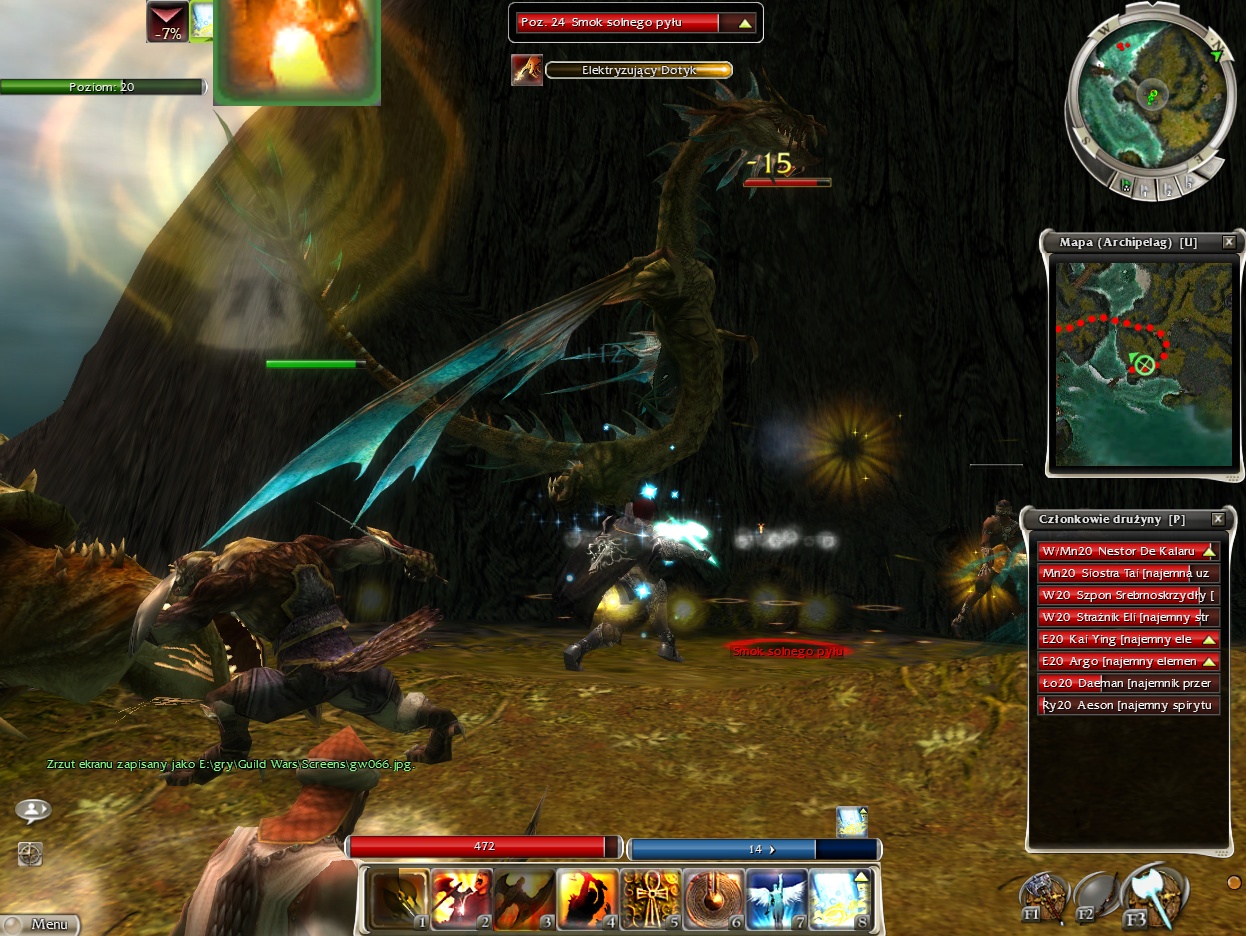Use the winged angel skill in slot 7

(776, 897)
